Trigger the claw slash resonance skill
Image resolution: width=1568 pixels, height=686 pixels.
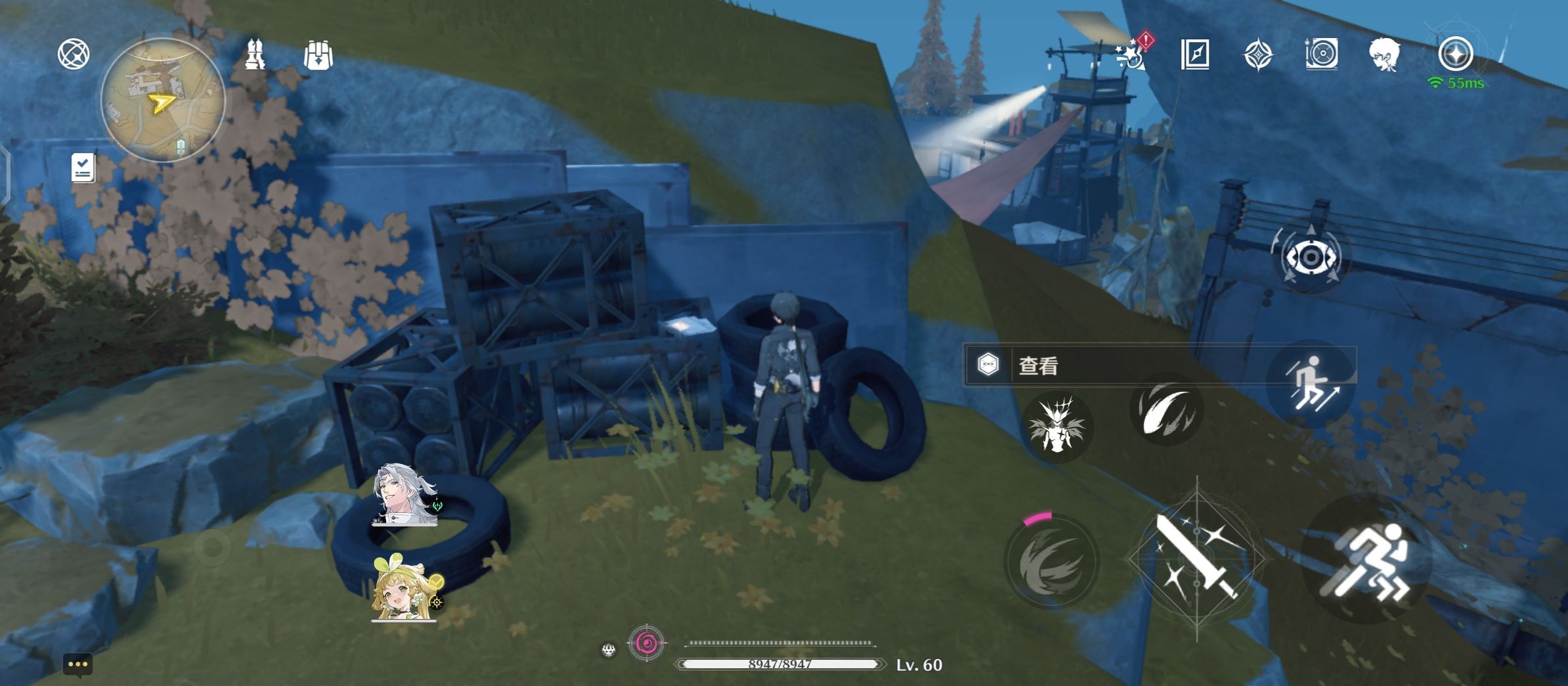click(x=1166, y=410)
